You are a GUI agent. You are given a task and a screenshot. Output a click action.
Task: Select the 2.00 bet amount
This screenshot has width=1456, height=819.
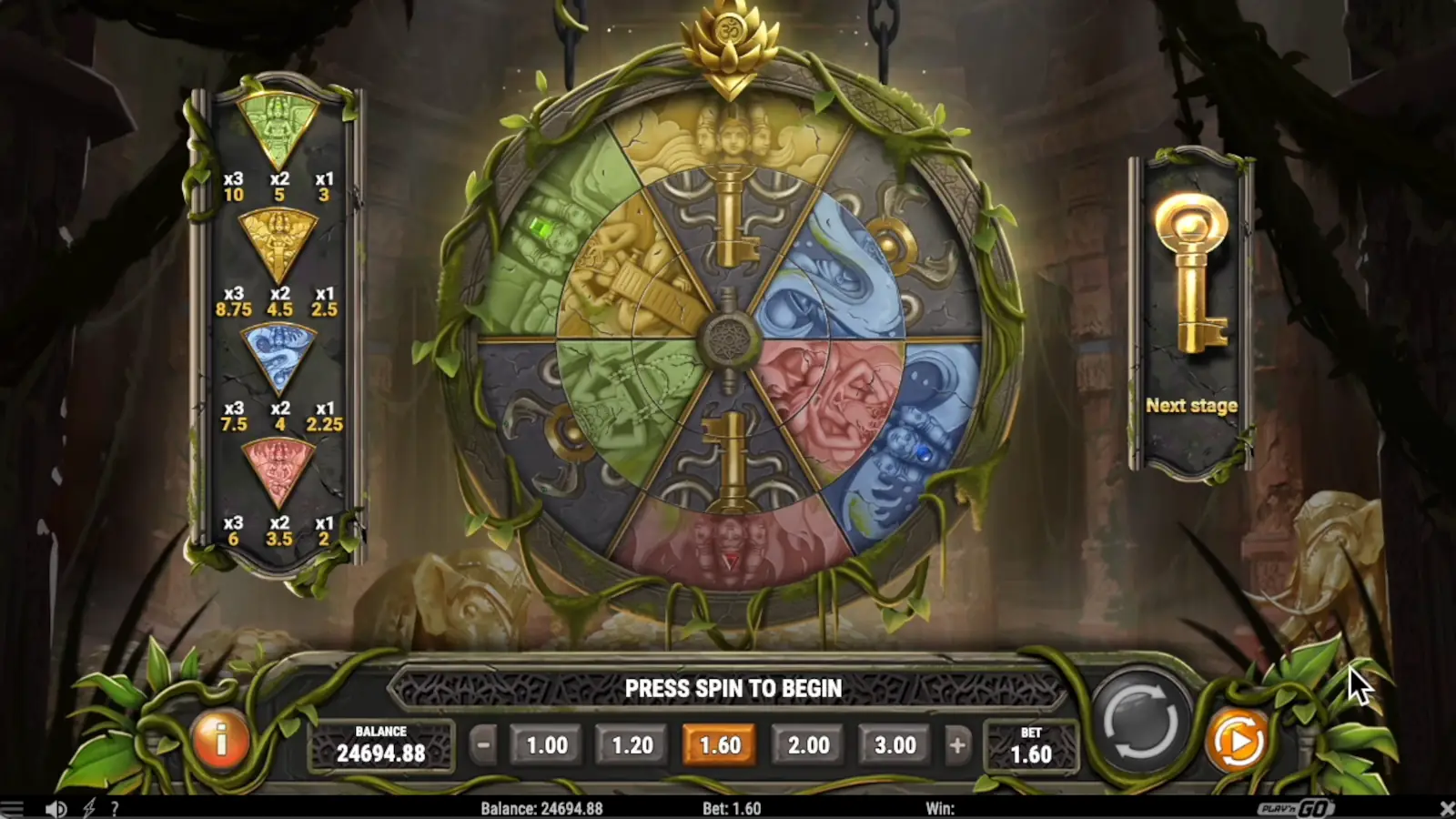(808, 743)
